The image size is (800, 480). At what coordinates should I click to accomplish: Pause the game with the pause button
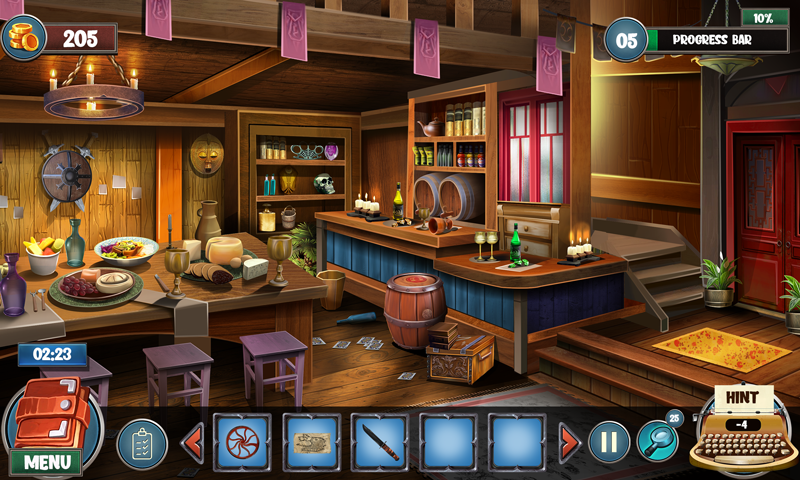click(x=608, y=441)
